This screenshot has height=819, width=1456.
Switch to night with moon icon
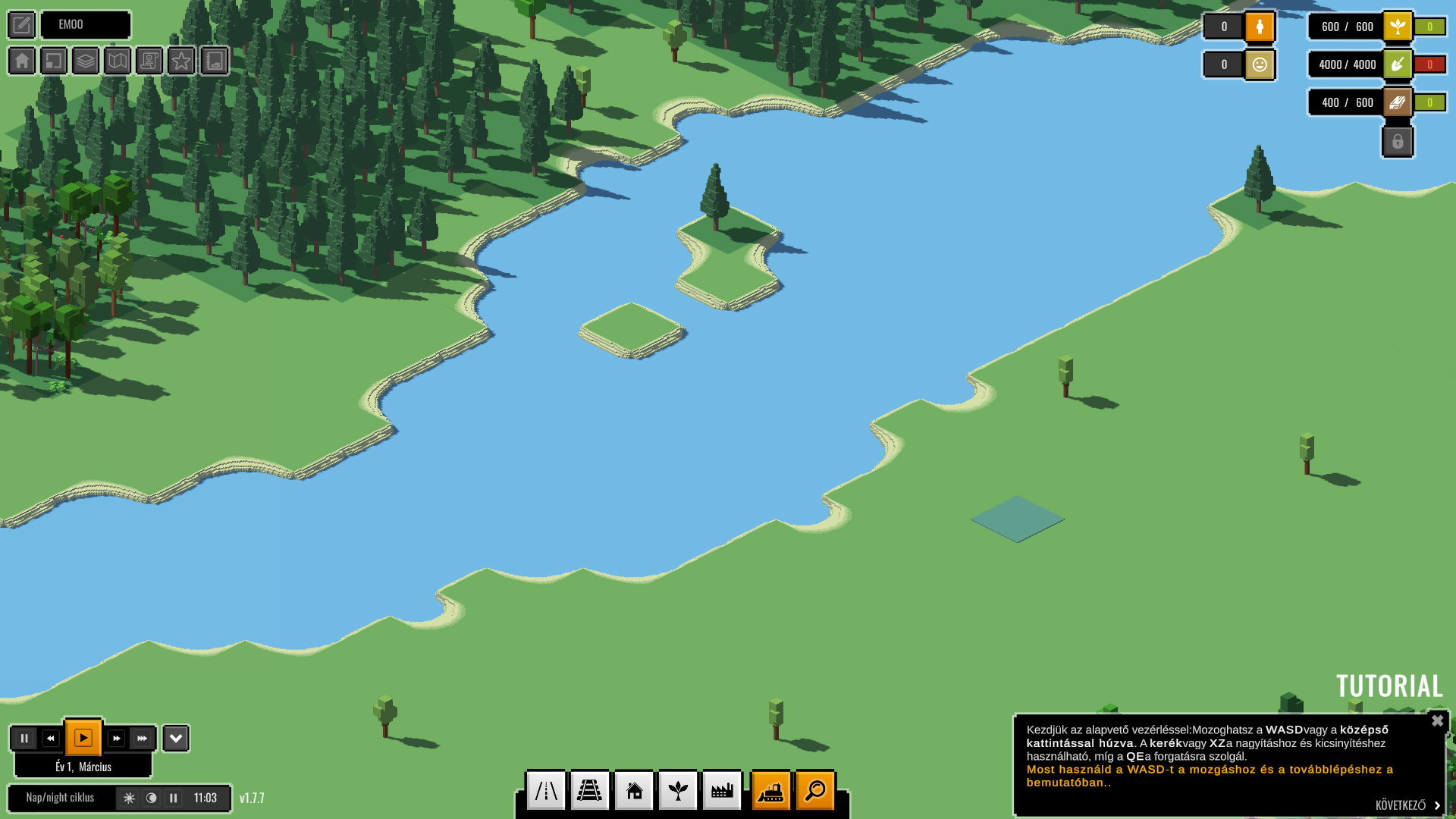point(152,798)
